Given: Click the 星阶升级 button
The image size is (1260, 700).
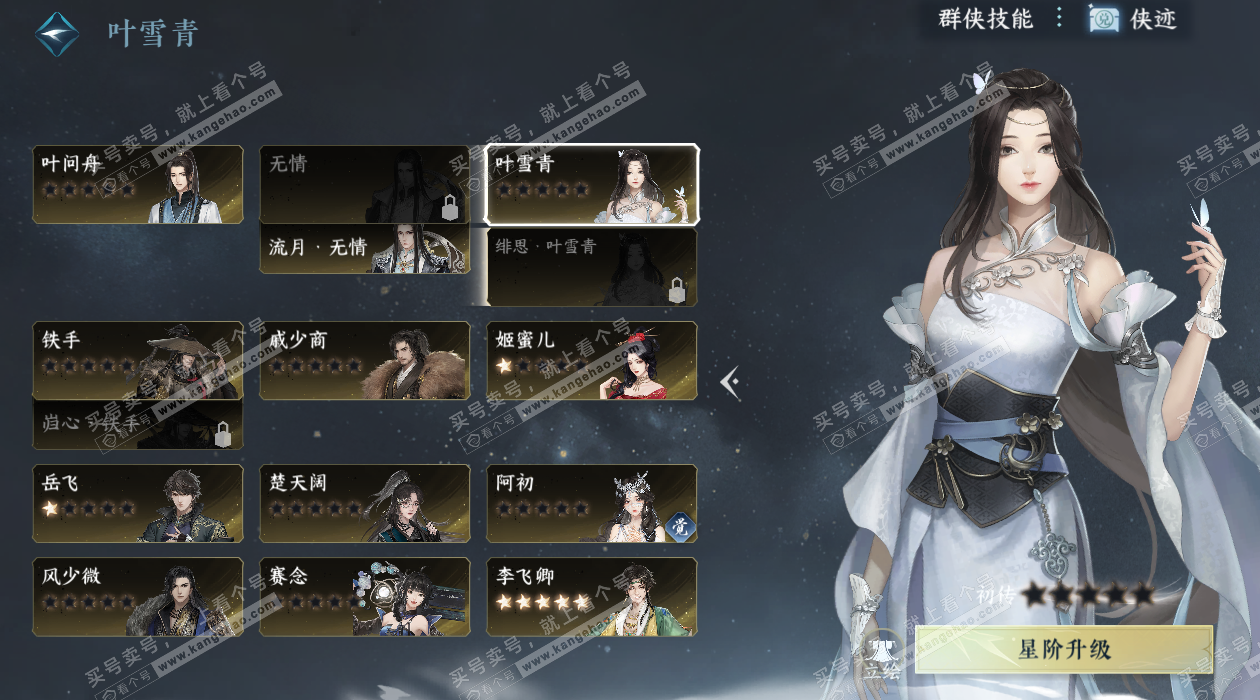Looking at the screenshot, I should coord(1063,650).
